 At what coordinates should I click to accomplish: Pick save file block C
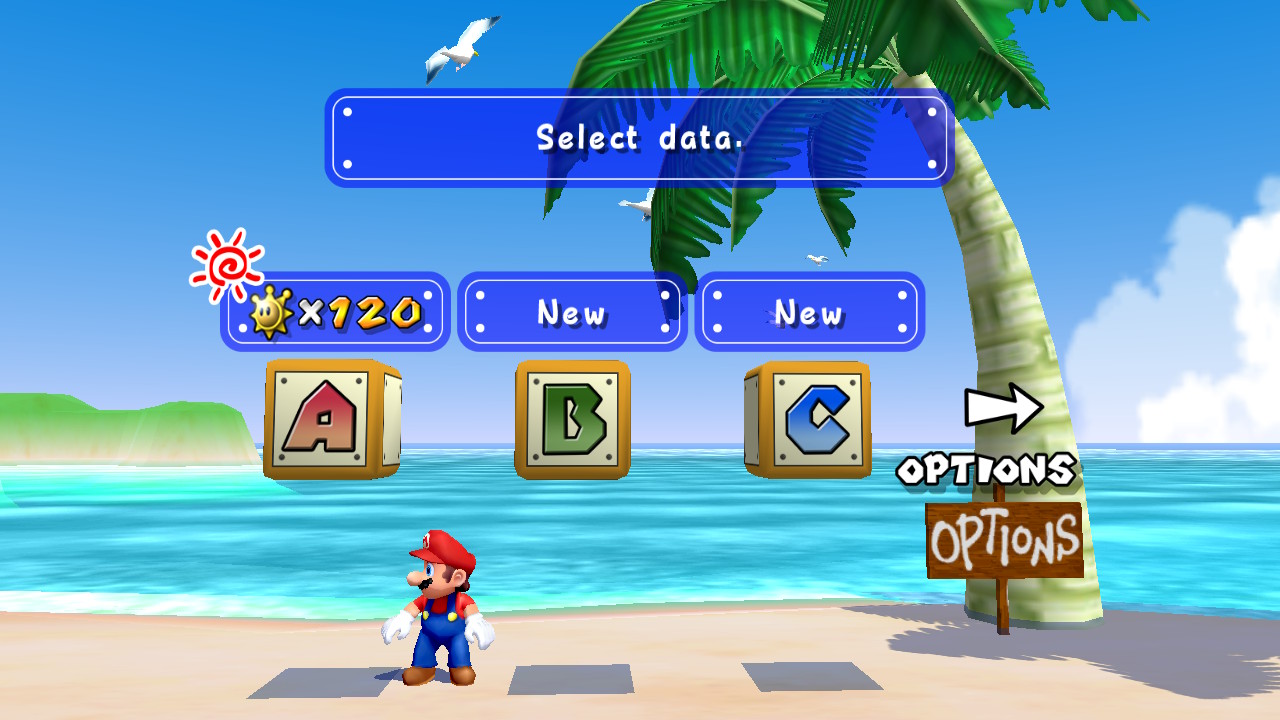tap(809, 419)
